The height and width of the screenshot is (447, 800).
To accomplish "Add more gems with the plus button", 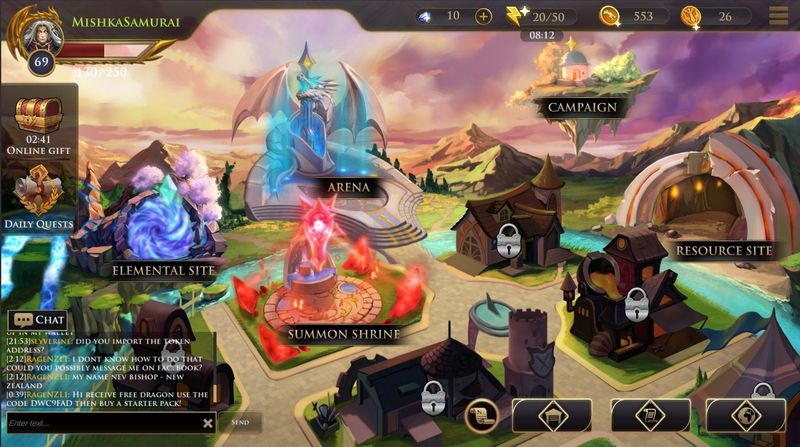I will pos(483,16).
